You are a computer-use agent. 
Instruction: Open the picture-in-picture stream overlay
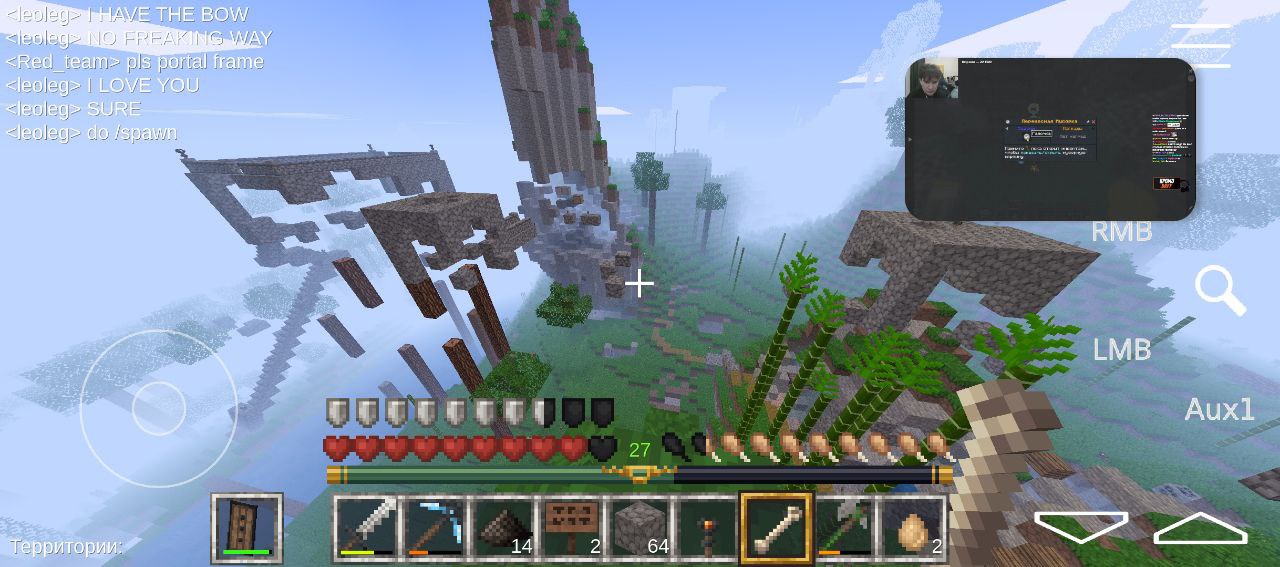(1050, 138)
